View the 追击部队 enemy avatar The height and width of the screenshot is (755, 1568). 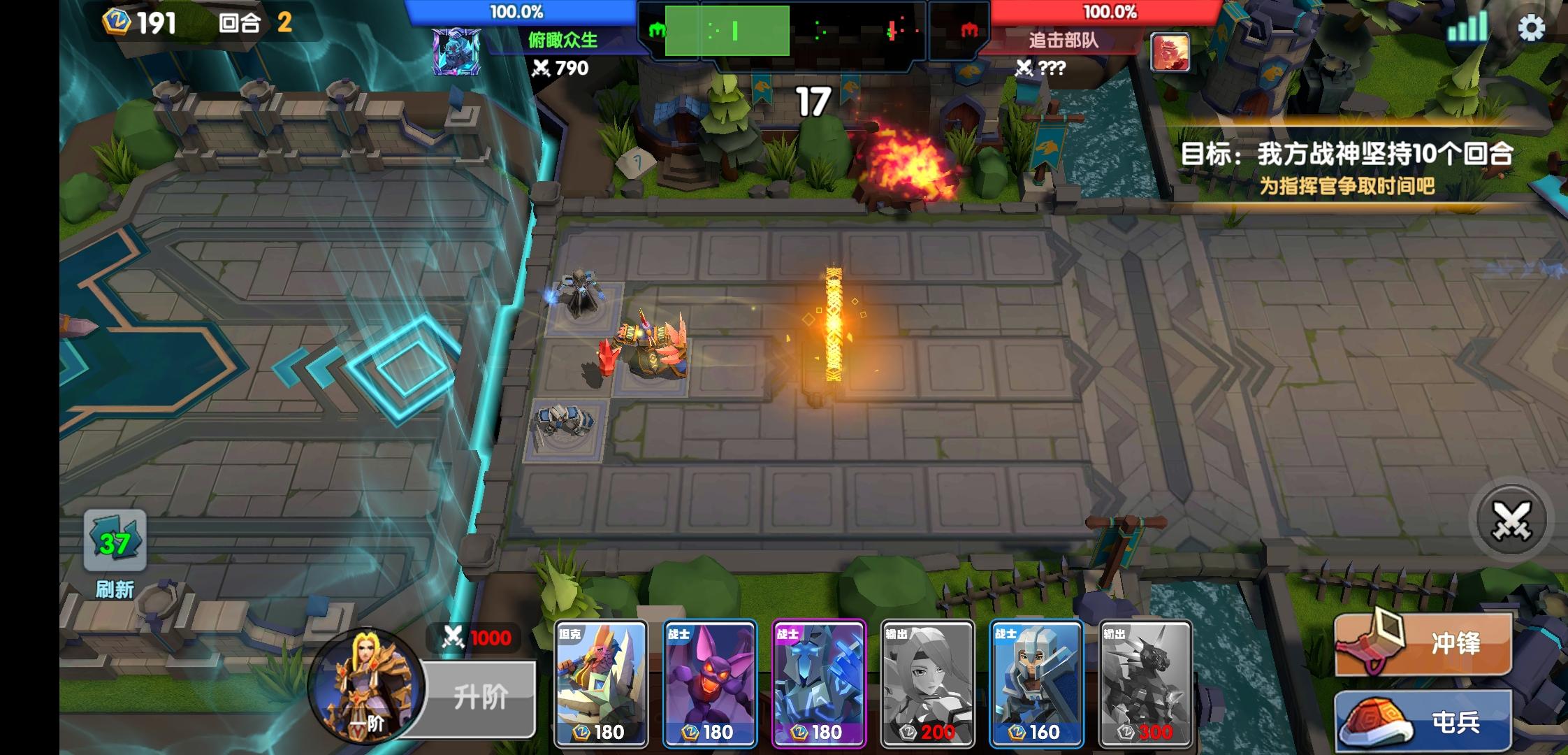click(1170, 53)
